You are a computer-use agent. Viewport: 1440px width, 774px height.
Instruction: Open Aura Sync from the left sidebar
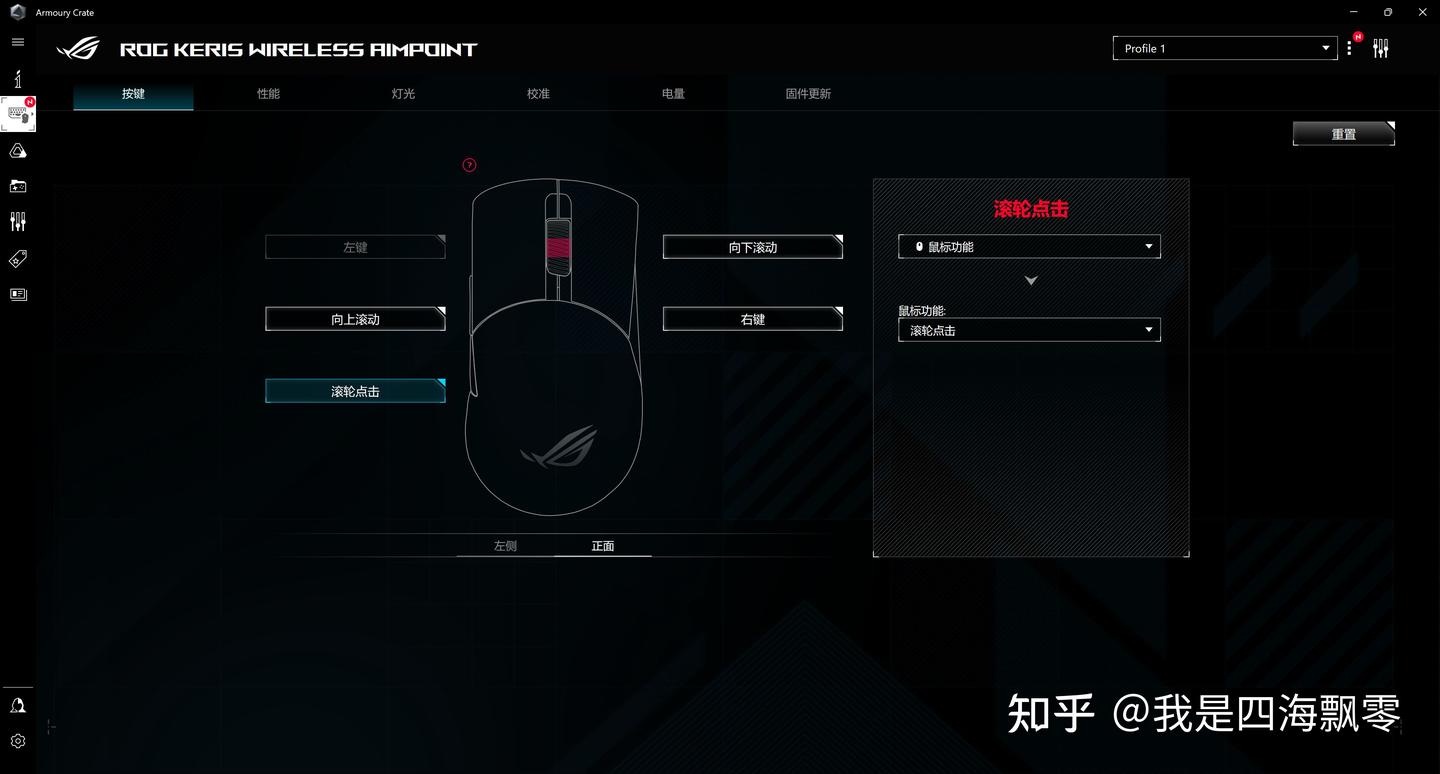tap(18, 150)
